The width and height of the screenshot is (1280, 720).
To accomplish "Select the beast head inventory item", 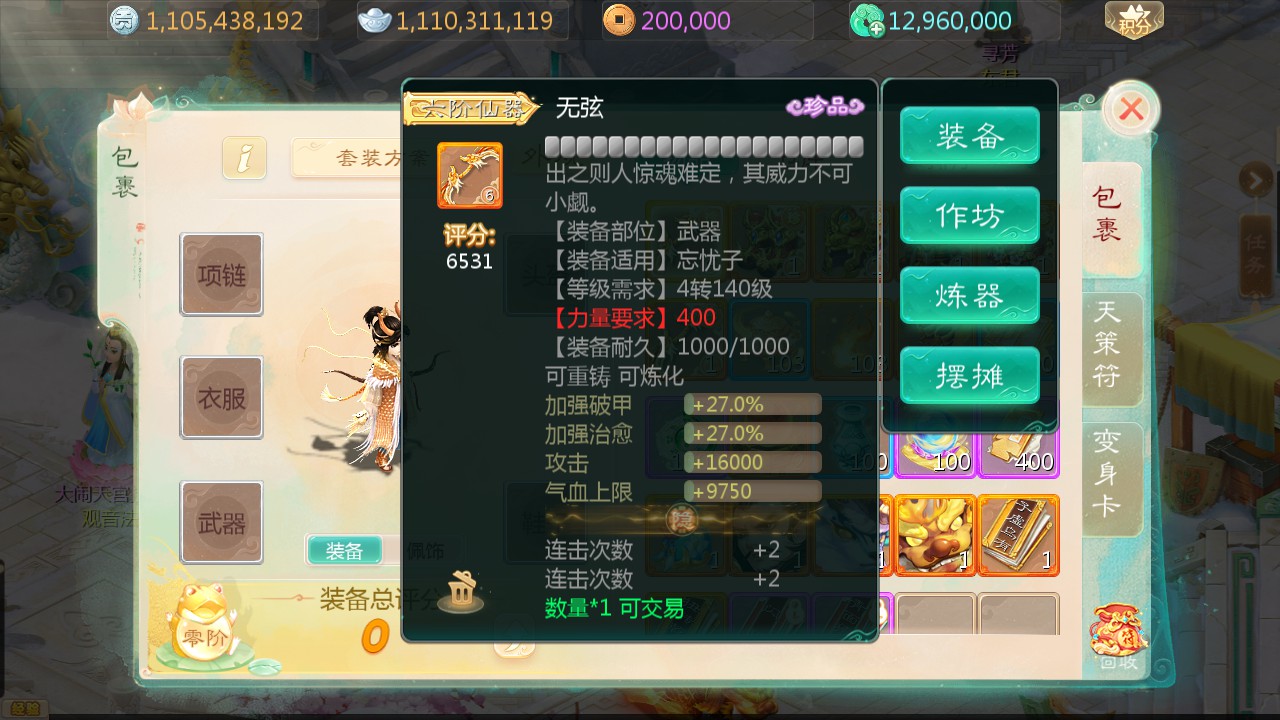I will [x=937, y=535].
